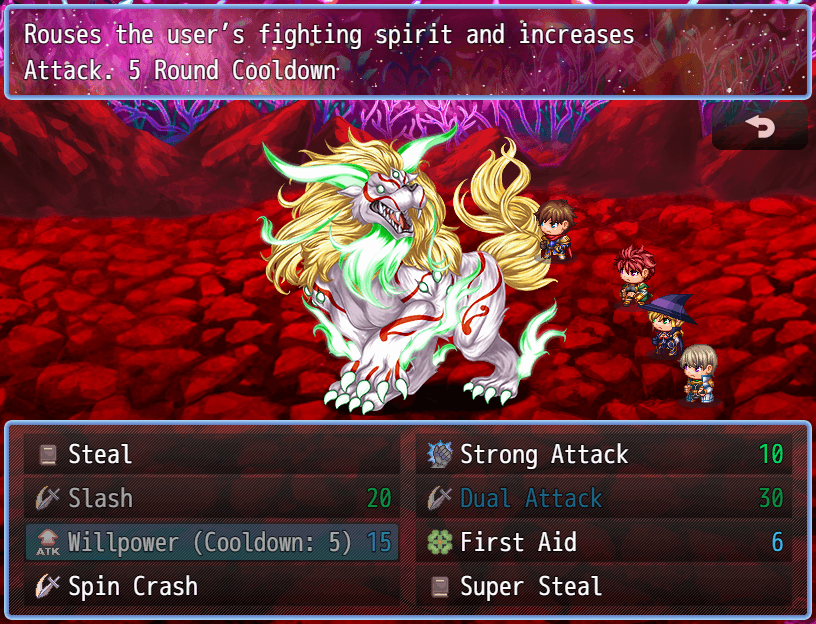Select the Dual Attack skill
816x624 pixels.
603,499
